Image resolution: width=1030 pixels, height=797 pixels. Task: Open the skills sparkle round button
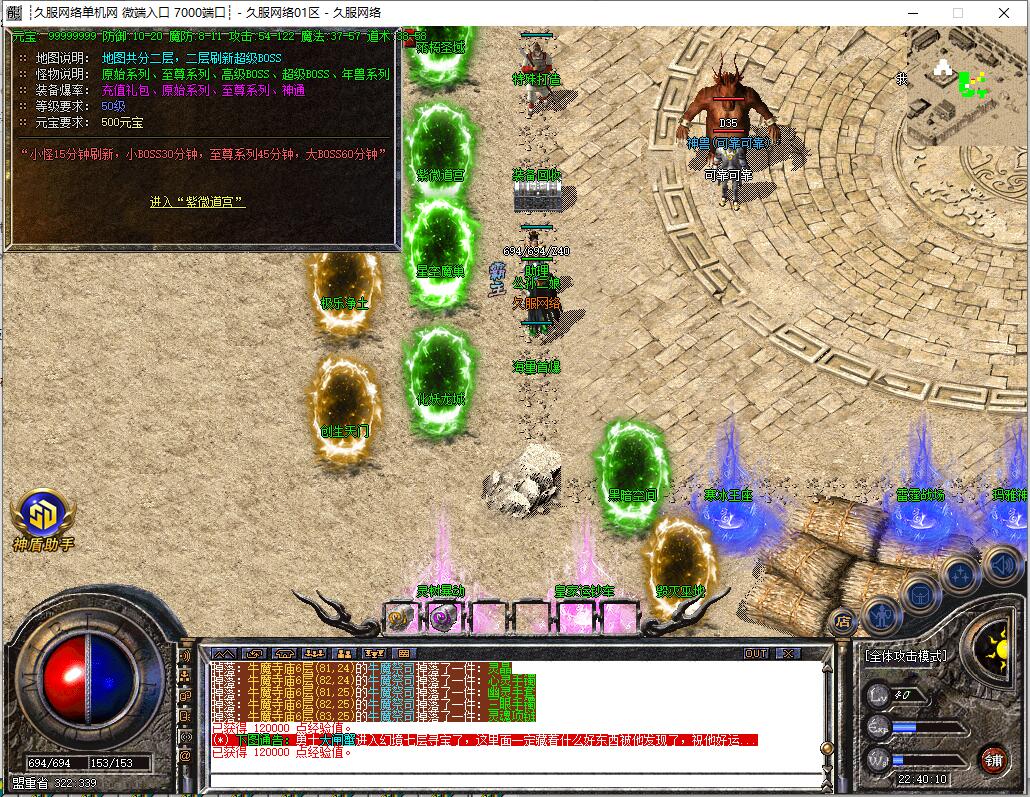961,576
